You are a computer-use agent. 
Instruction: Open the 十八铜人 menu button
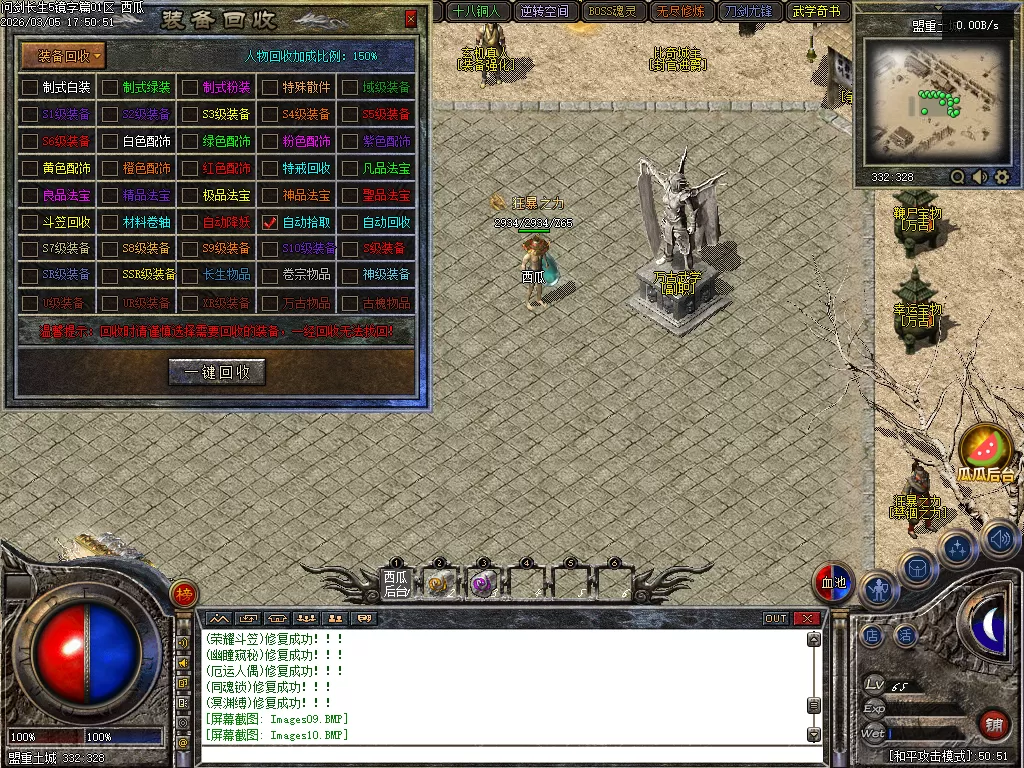click(x=476, y=12)
